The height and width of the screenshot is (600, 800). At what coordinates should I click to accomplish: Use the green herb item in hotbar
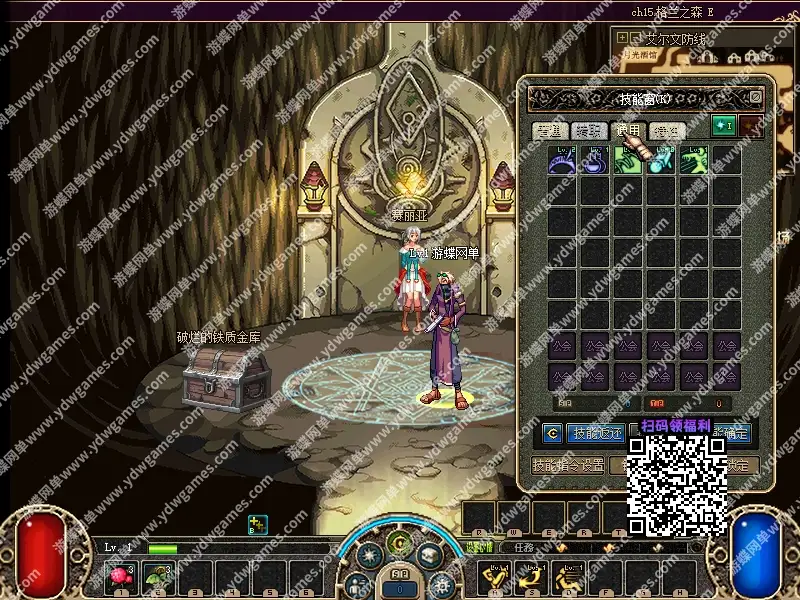pyautogui.click(x=158, y=576)
